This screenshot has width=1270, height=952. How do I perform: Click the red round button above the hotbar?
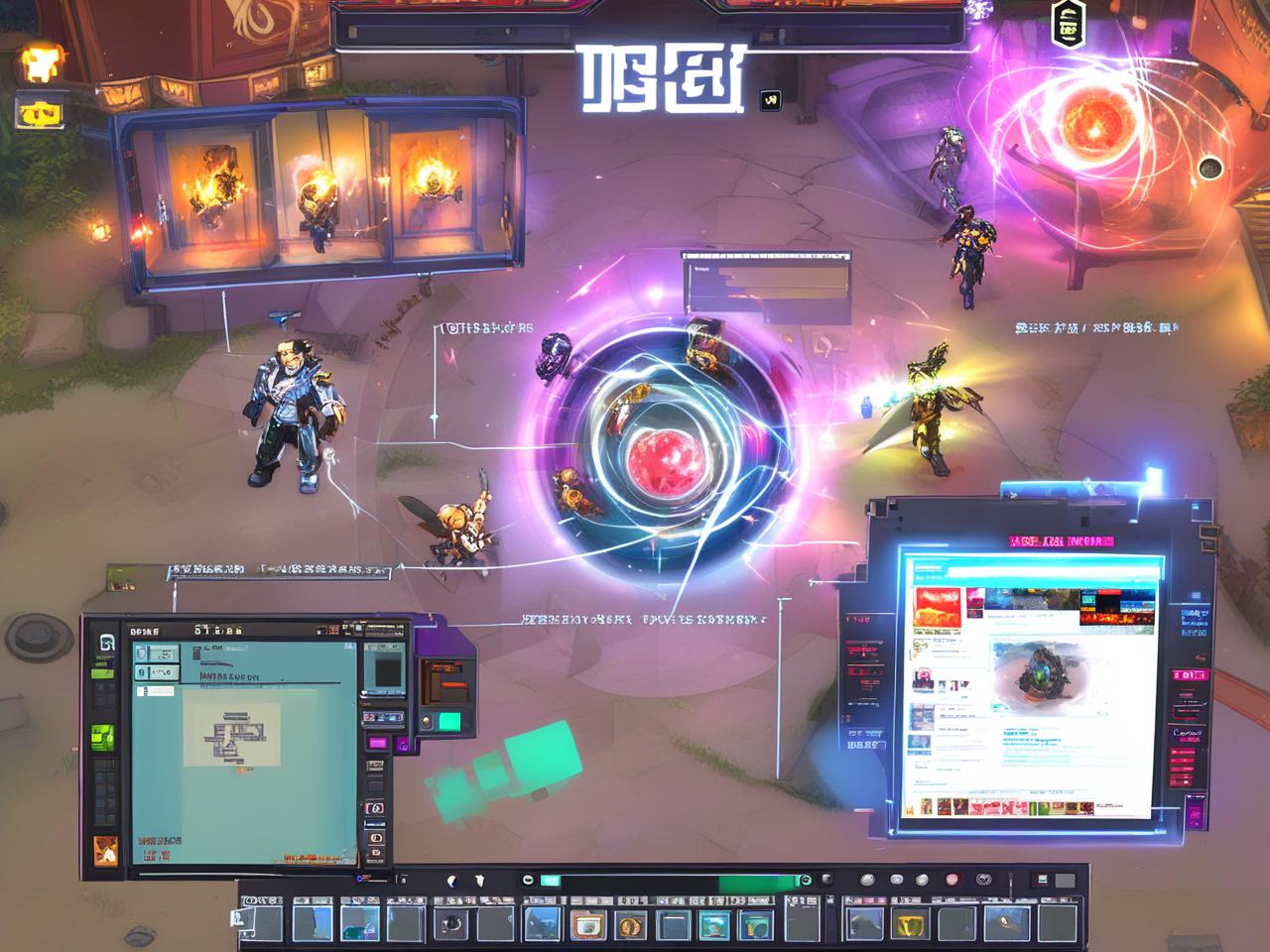[x=952, y=880]
